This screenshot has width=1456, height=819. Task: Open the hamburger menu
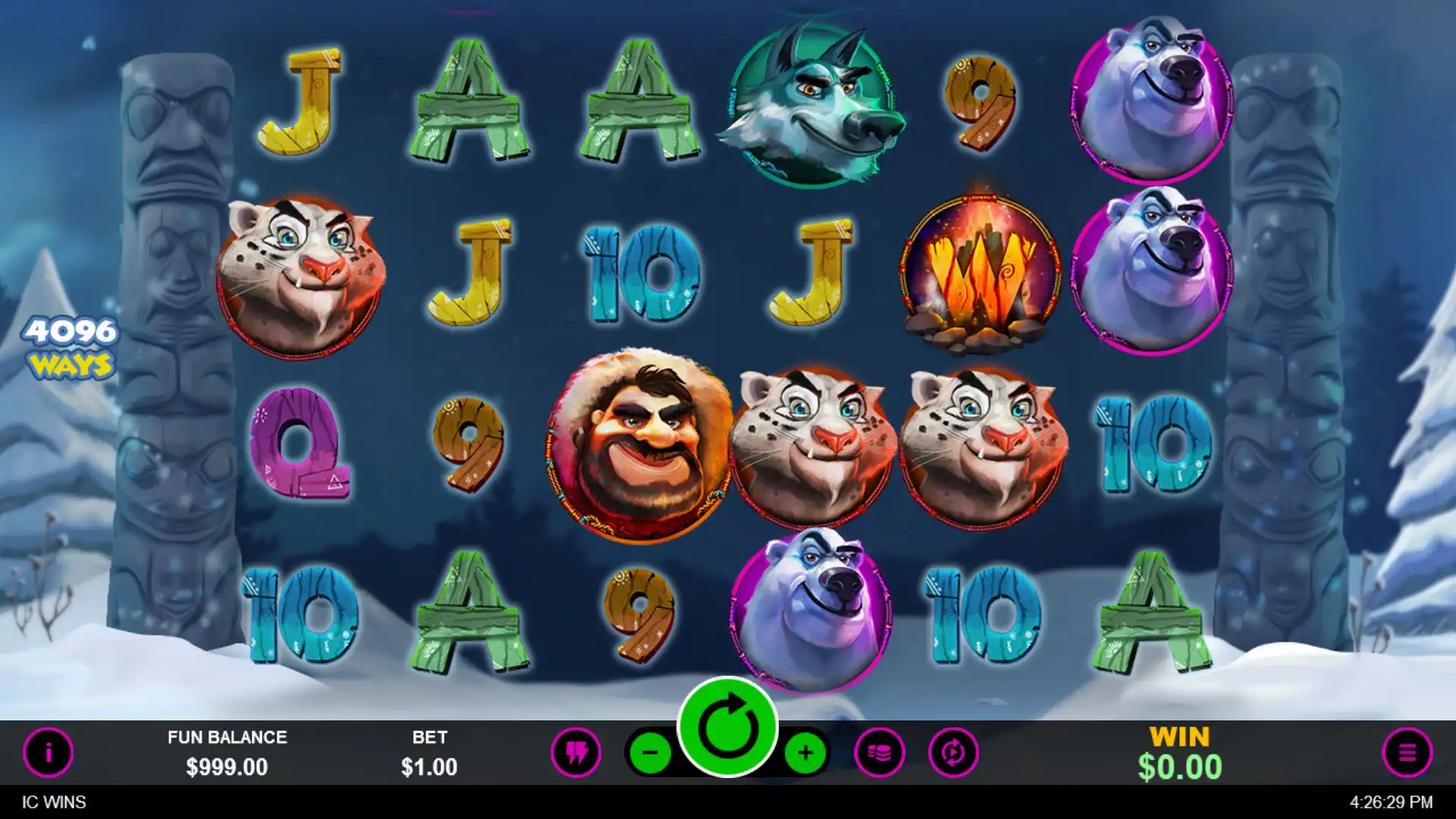coord(1407,752)
